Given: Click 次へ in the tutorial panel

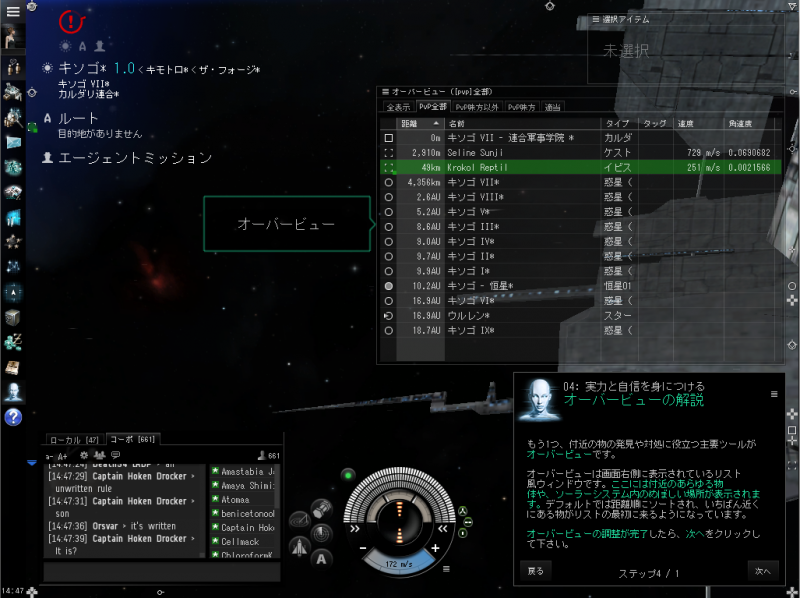Looking at the screenshot, I should [762, 571].
